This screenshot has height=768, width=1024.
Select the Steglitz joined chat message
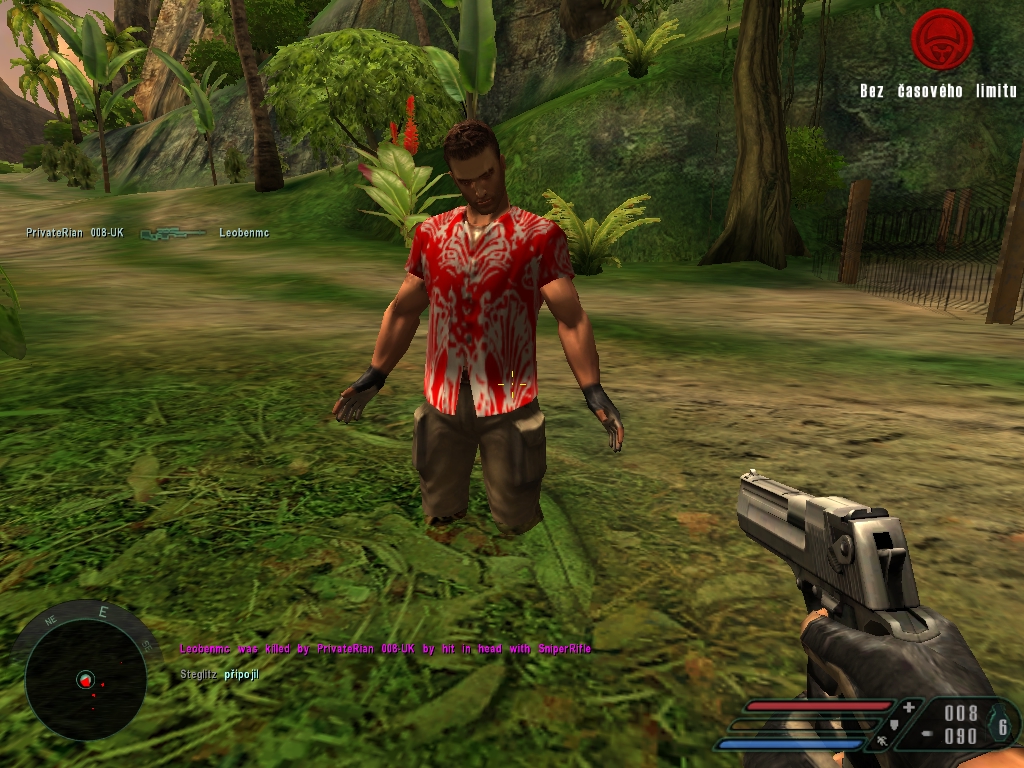click(219, 675)
